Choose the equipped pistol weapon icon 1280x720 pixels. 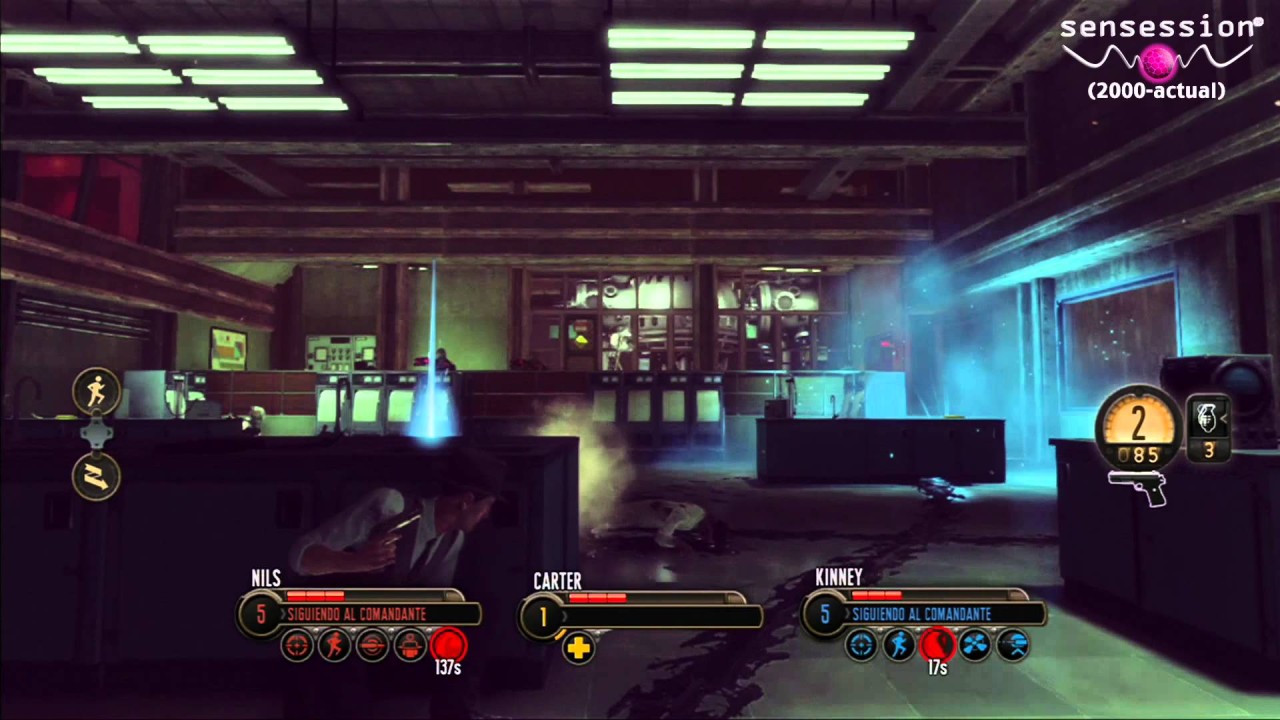pyautogui.click(x=1138, y=487)
